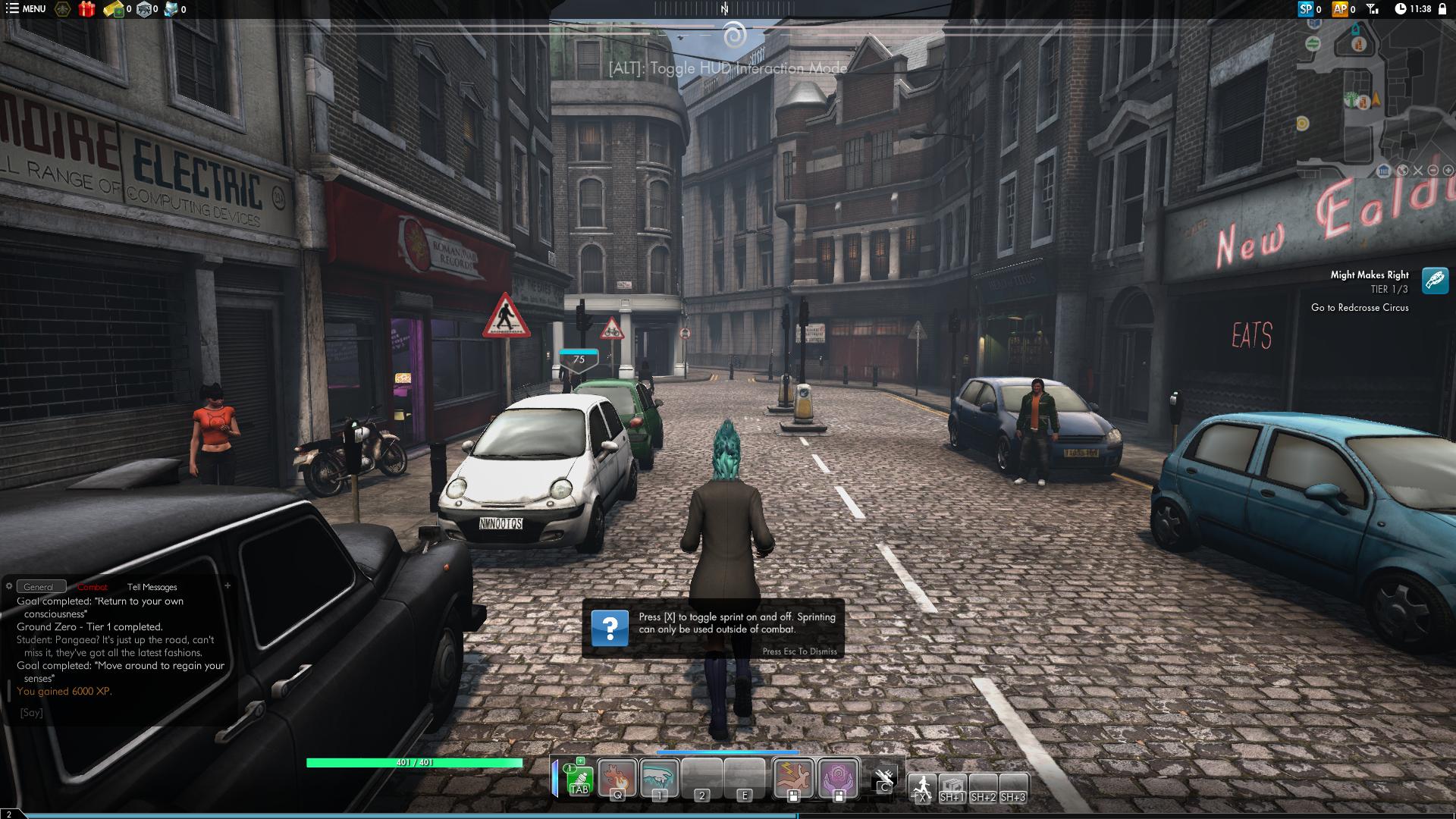Image resolution: width=1456 pixels, height=819 pixels.
Task: Switch to the Combat chat tab
Action: (93, 587)
